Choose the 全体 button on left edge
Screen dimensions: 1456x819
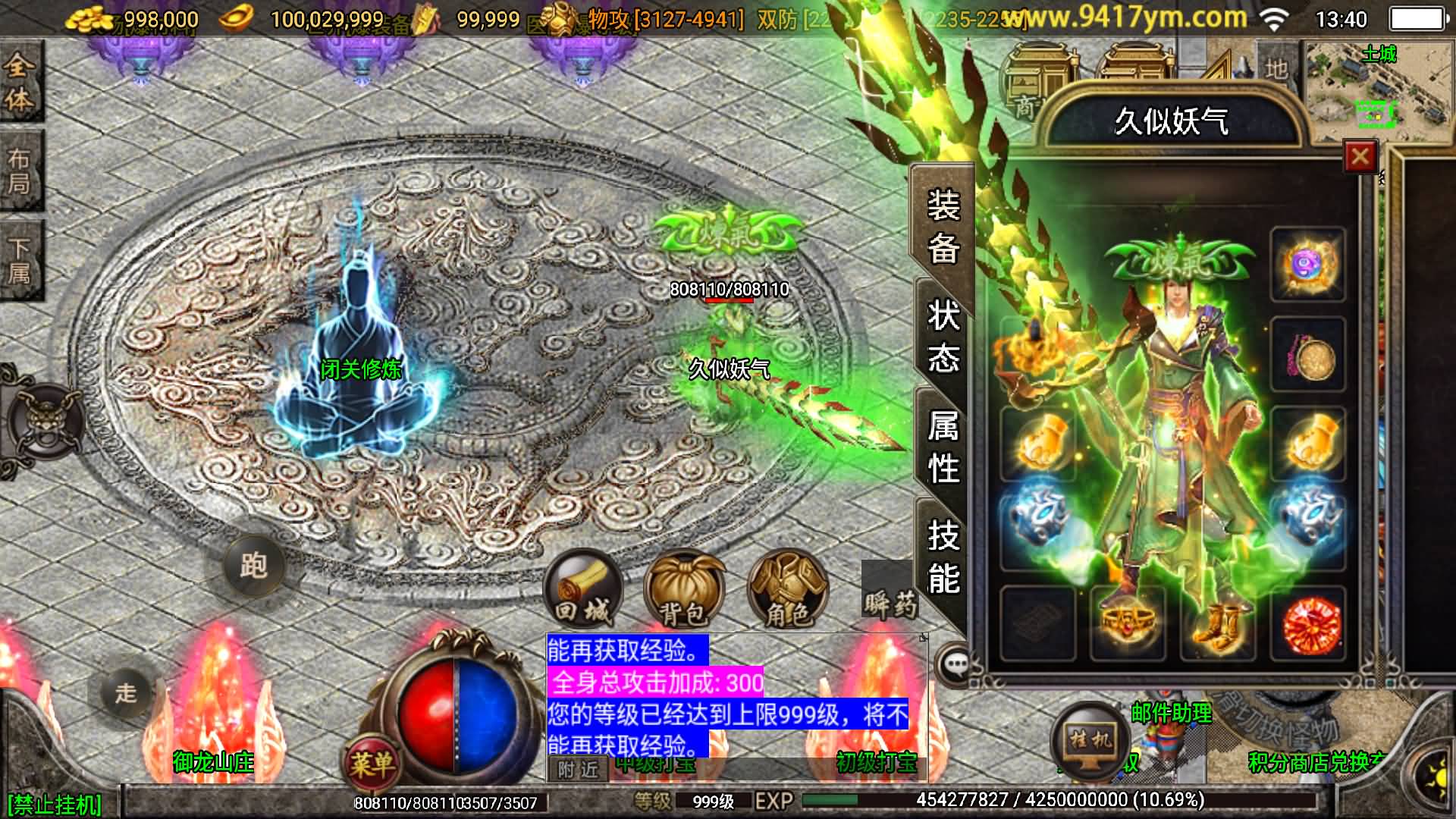pyautogui.click(x=20, y=82)
